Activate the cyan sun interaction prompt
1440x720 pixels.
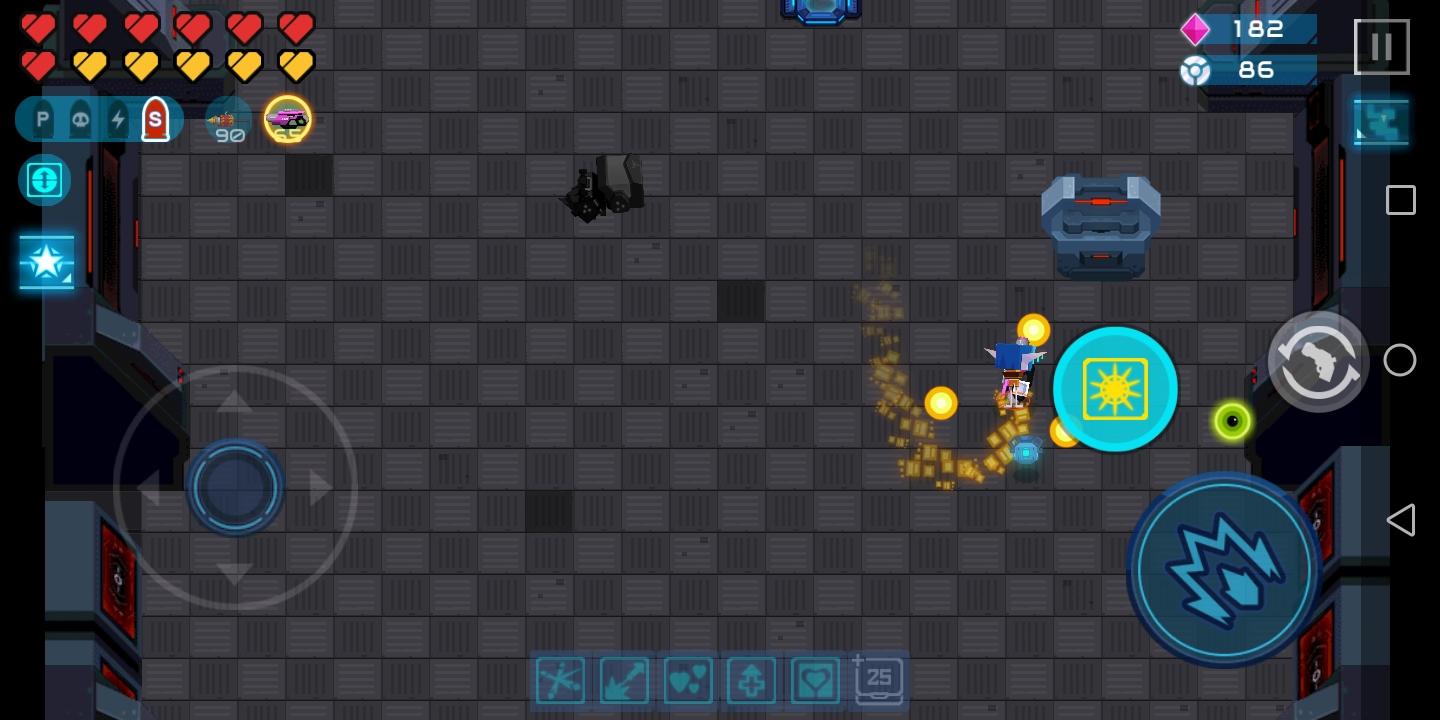tap(1115, 389)
